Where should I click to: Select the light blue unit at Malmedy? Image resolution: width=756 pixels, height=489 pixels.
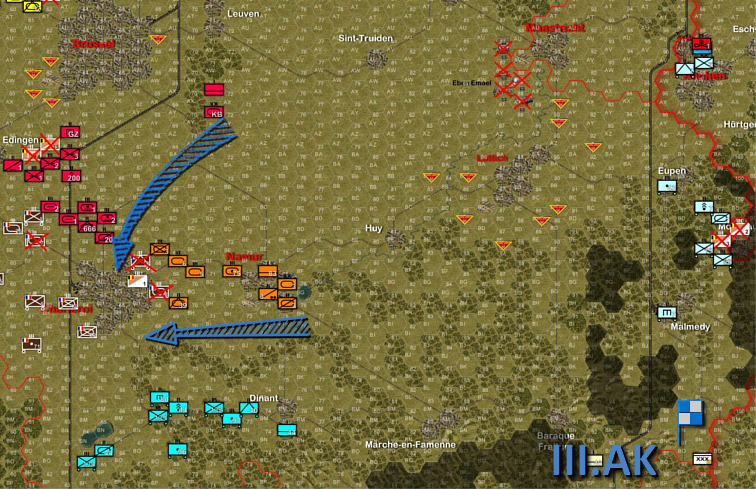tap(667, 312)
